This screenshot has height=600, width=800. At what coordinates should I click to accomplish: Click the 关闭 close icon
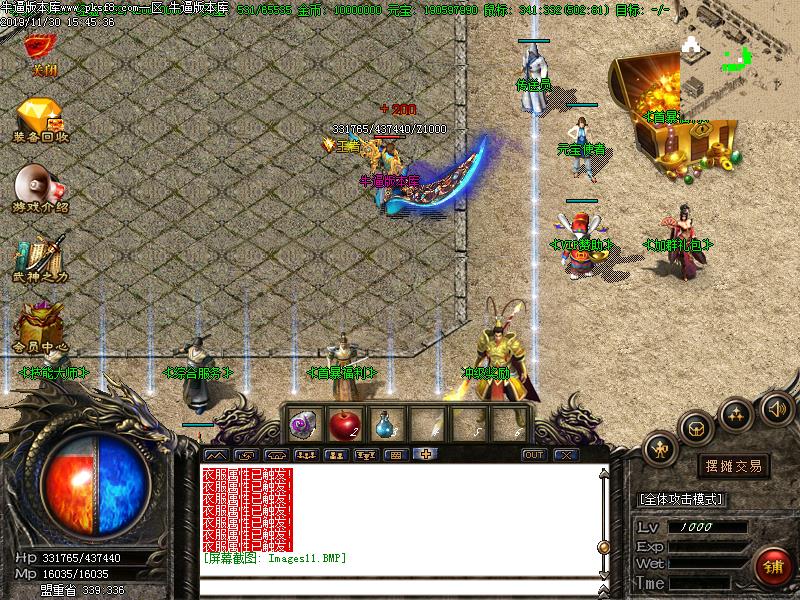tap(40, 48)
